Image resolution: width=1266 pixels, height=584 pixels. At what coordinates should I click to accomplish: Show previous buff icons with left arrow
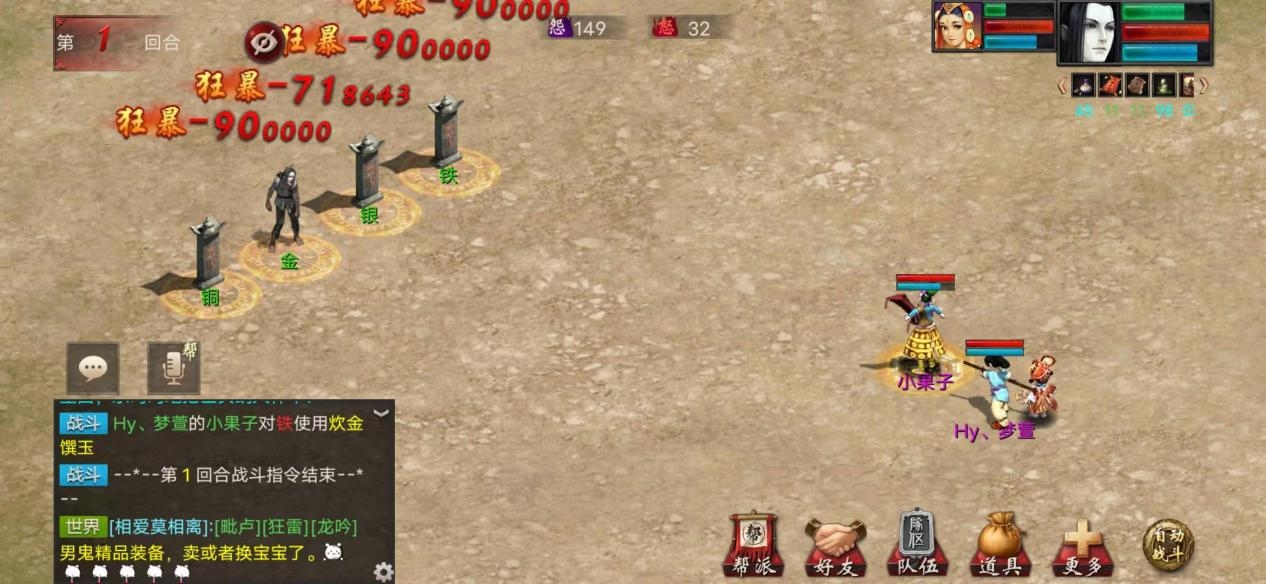(x=1063, y=86)
